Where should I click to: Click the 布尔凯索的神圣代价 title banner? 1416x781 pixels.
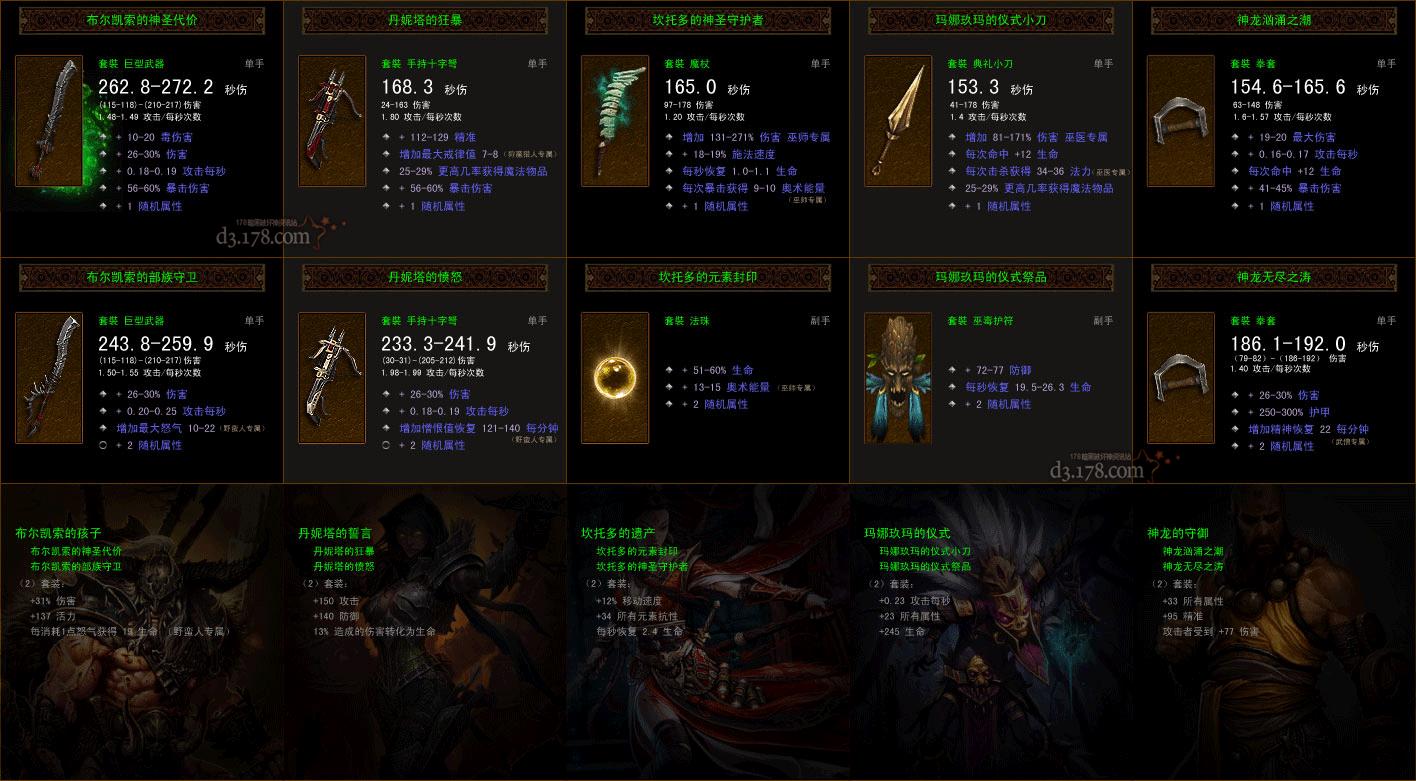[x=140, y=20]
